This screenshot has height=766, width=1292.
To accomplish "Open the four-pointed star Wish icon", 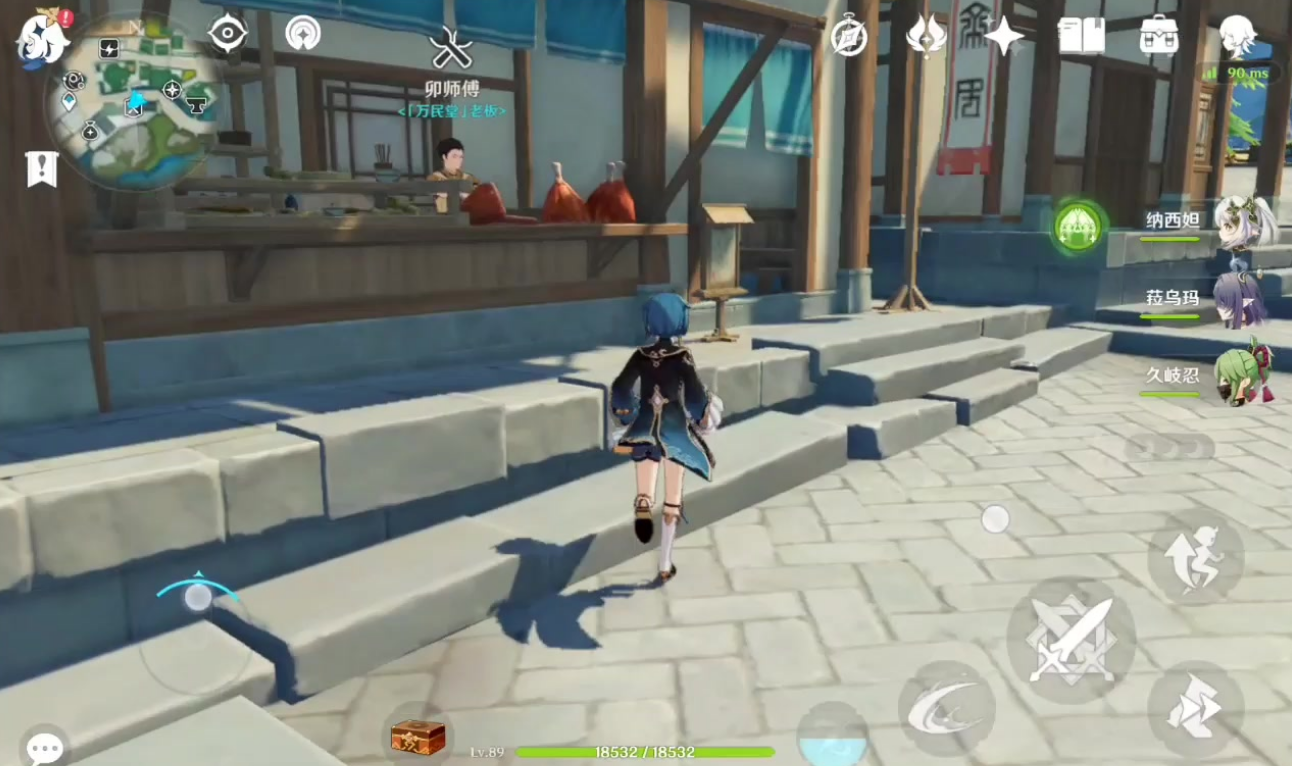I will coord(1003,36).
